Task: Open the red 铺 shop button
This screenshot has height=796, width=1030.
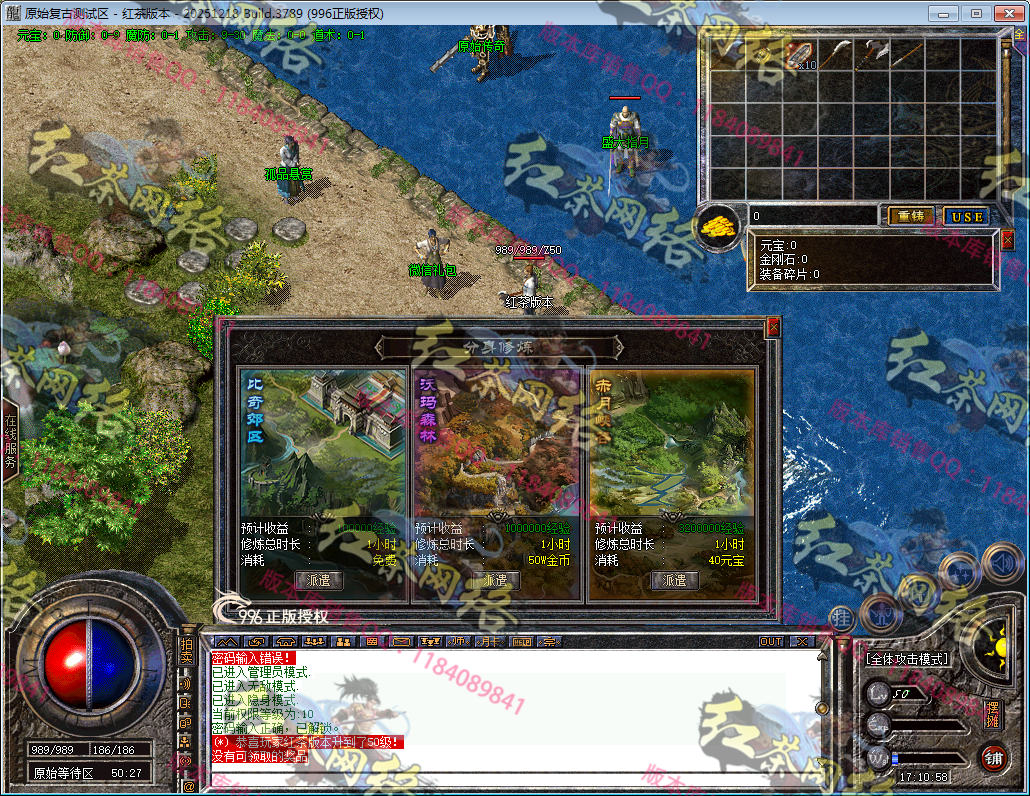Action: (993, 757)
